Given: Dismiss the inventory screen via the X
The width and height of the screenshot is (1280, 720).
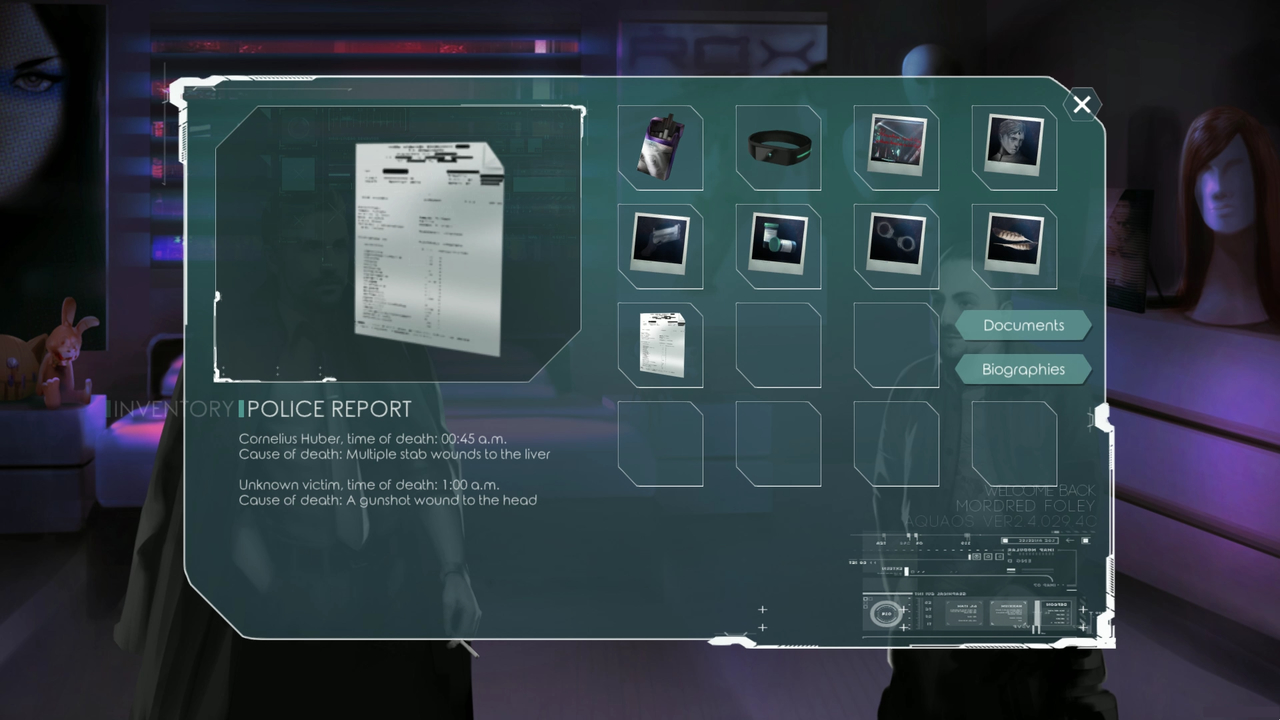Looking at the screenshot, I should point(1082,105).
